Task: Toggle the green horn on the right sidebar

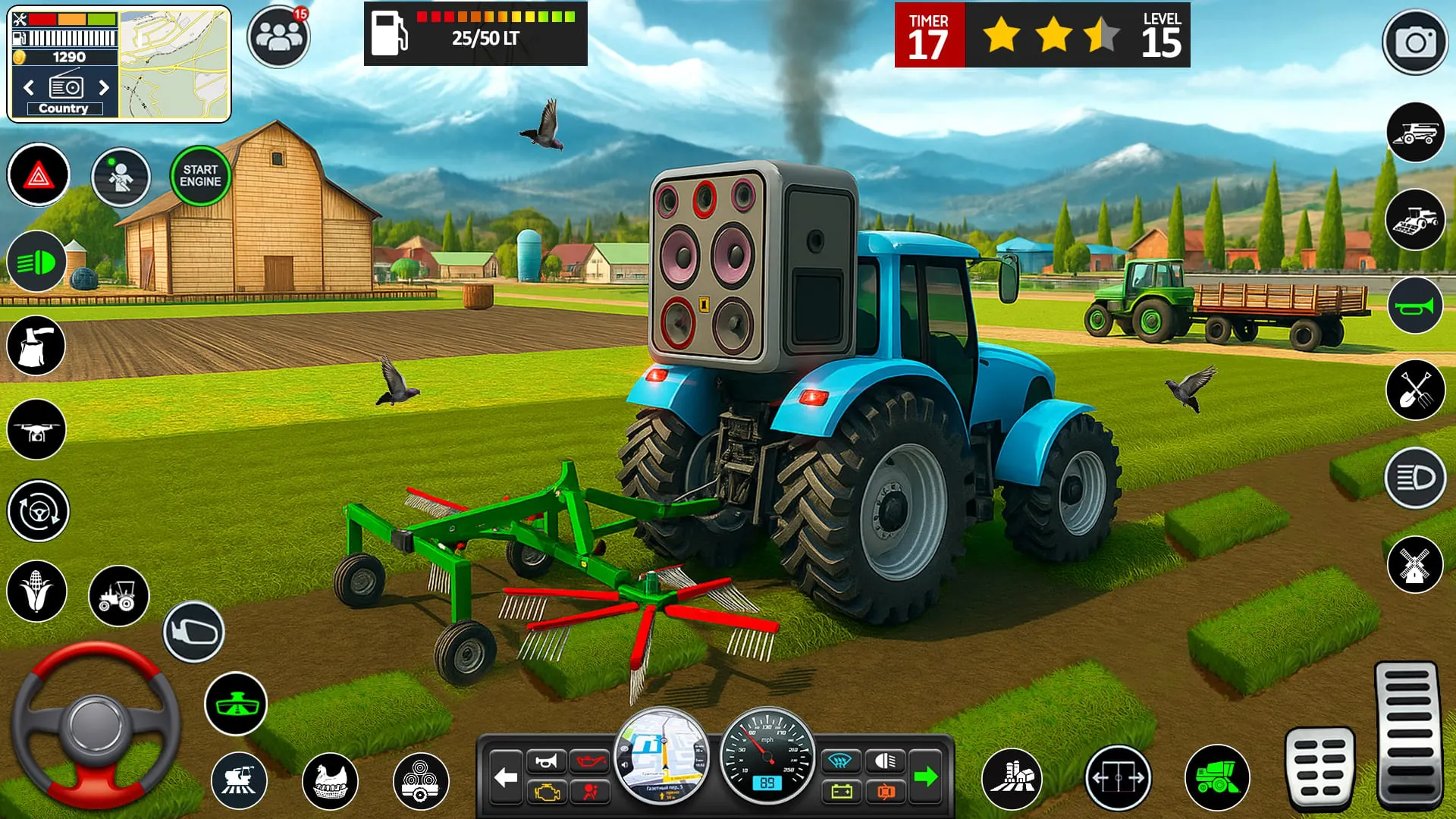Action: (x=1418, y=305)
